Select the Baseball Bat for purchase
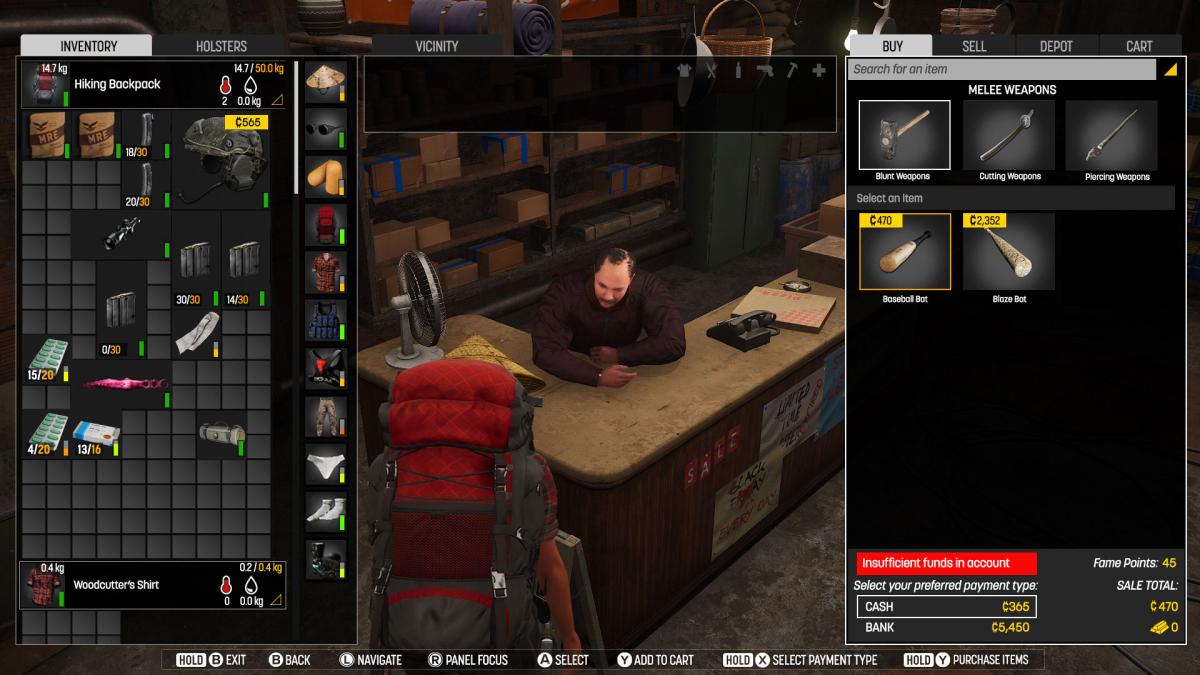This screenshot has height=675, width=1200. click(904, 252)
